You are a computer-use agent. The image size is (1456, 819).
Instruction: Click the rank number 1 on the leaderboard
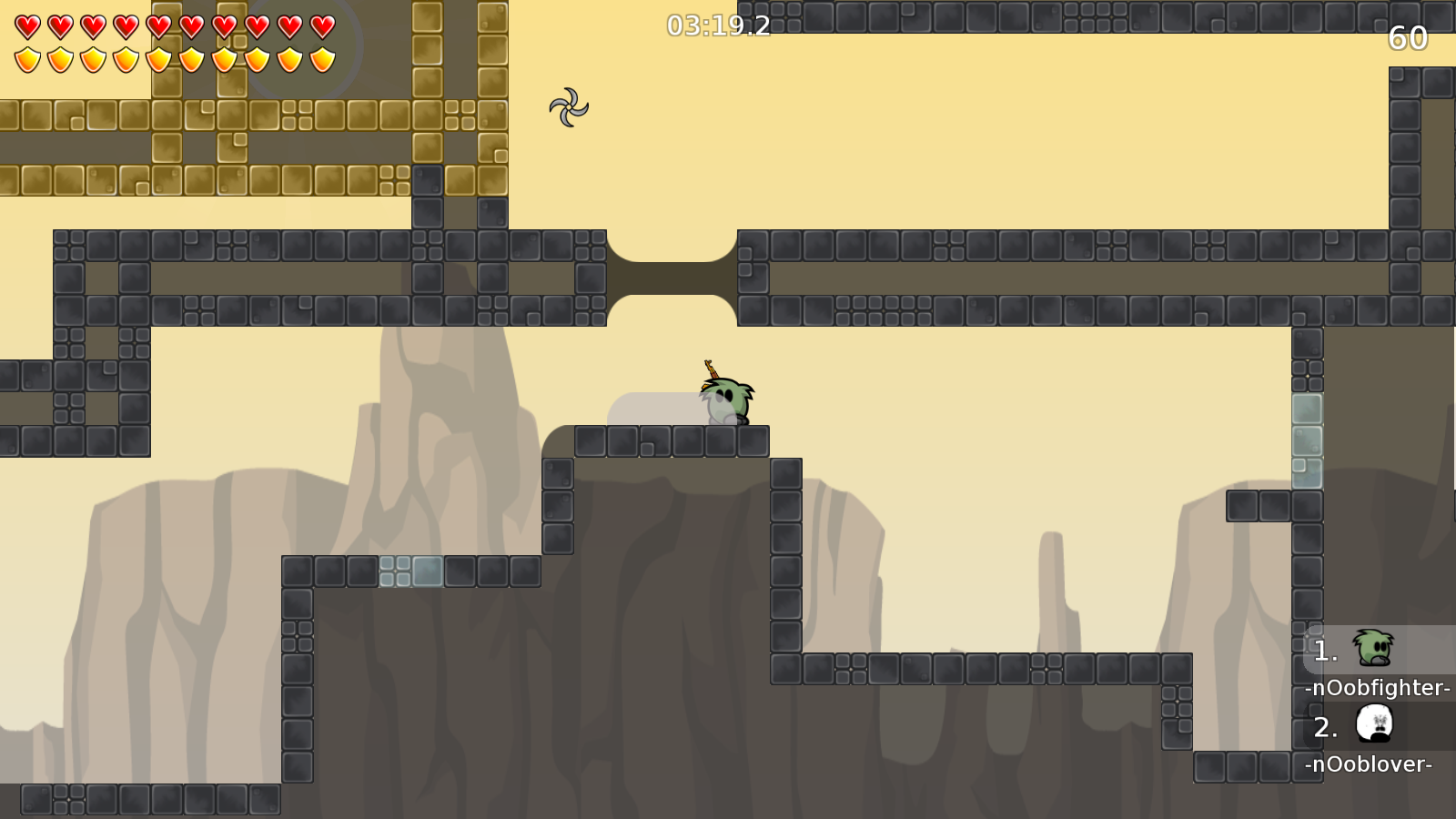point(1325,651)
